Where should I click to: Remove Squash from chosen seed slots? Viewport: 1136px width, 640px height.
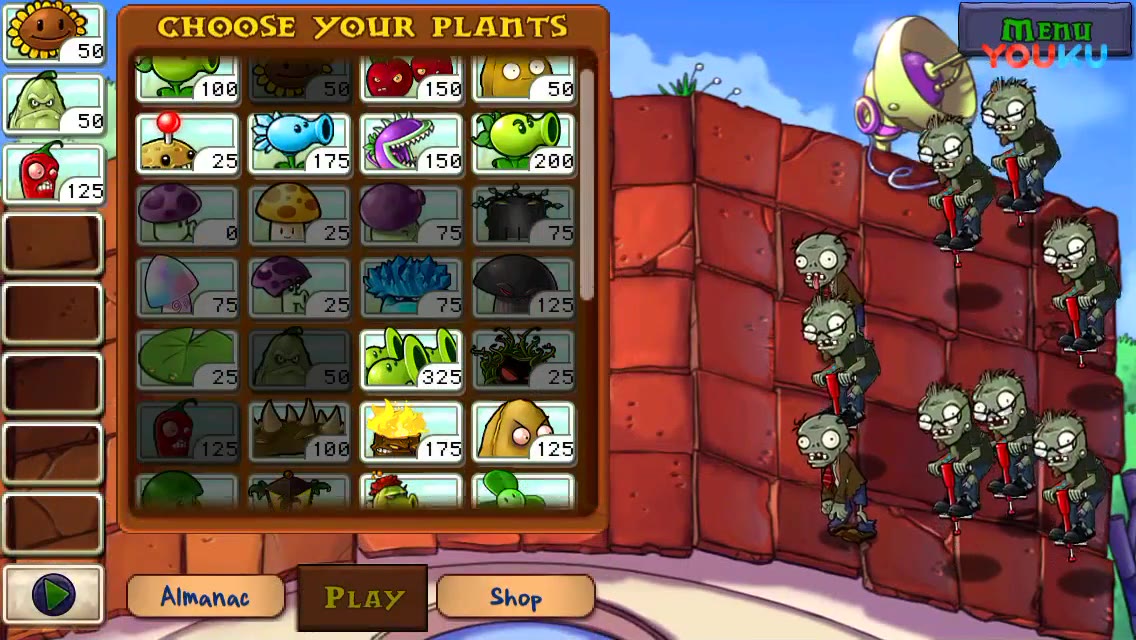tap(54, 103)
